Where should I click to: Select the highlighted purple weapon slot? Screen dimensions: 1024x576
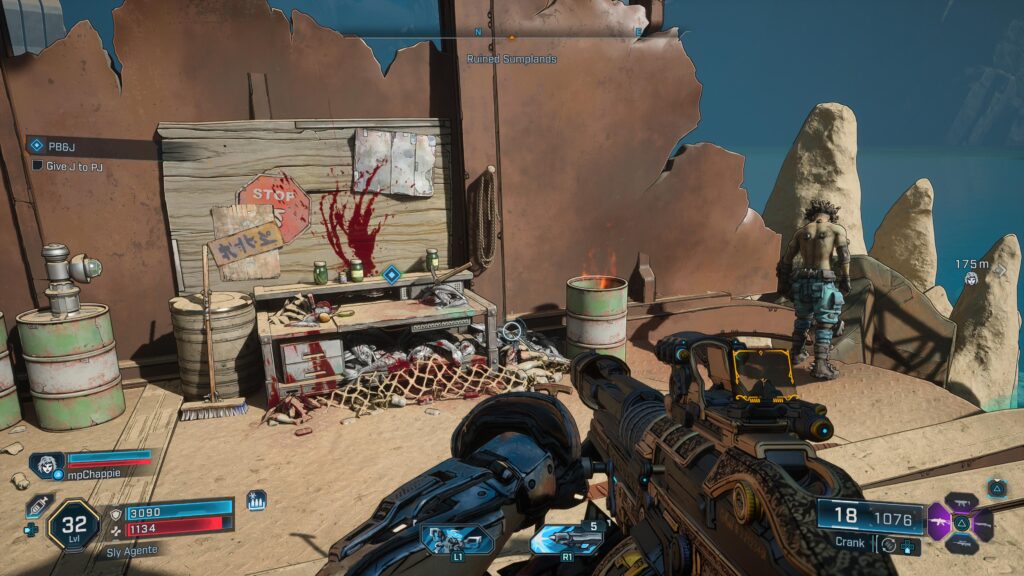coord(939,522)
